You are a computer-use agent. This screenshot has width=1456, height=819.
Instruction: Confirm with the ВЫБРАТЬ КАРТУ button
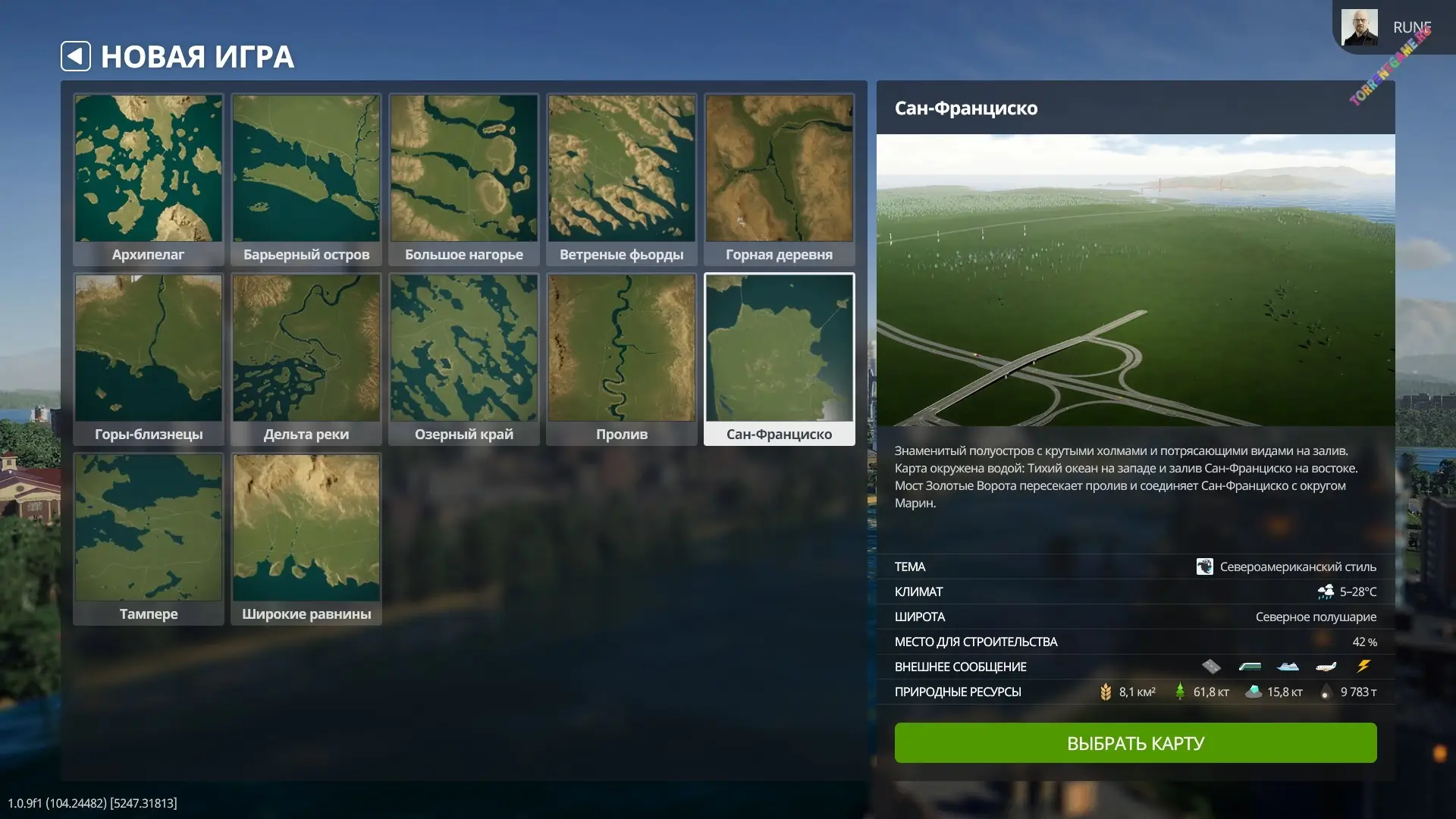point(1135,742)
